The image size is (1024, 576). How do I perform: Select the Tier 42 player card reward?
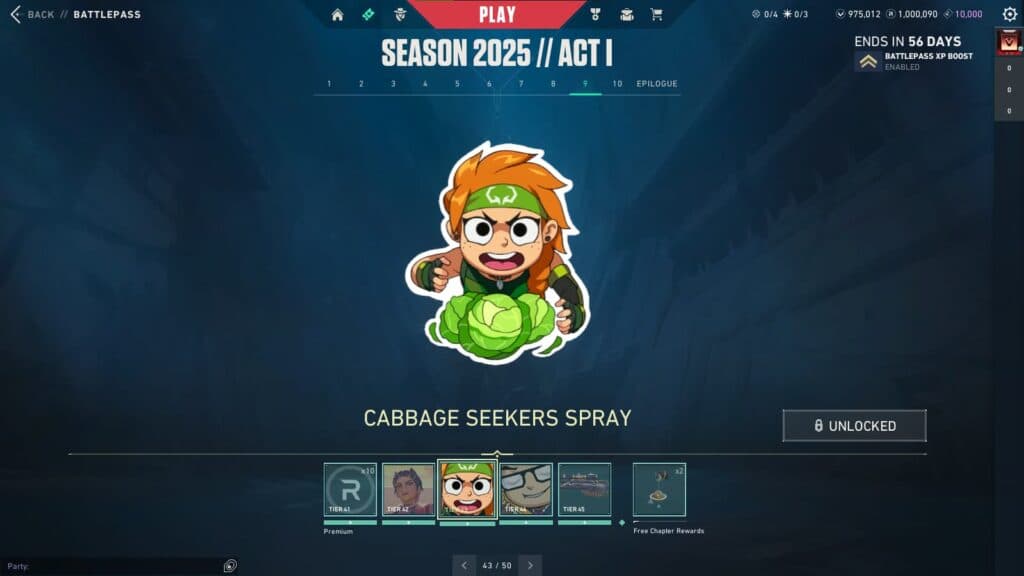tap(408, 489)
